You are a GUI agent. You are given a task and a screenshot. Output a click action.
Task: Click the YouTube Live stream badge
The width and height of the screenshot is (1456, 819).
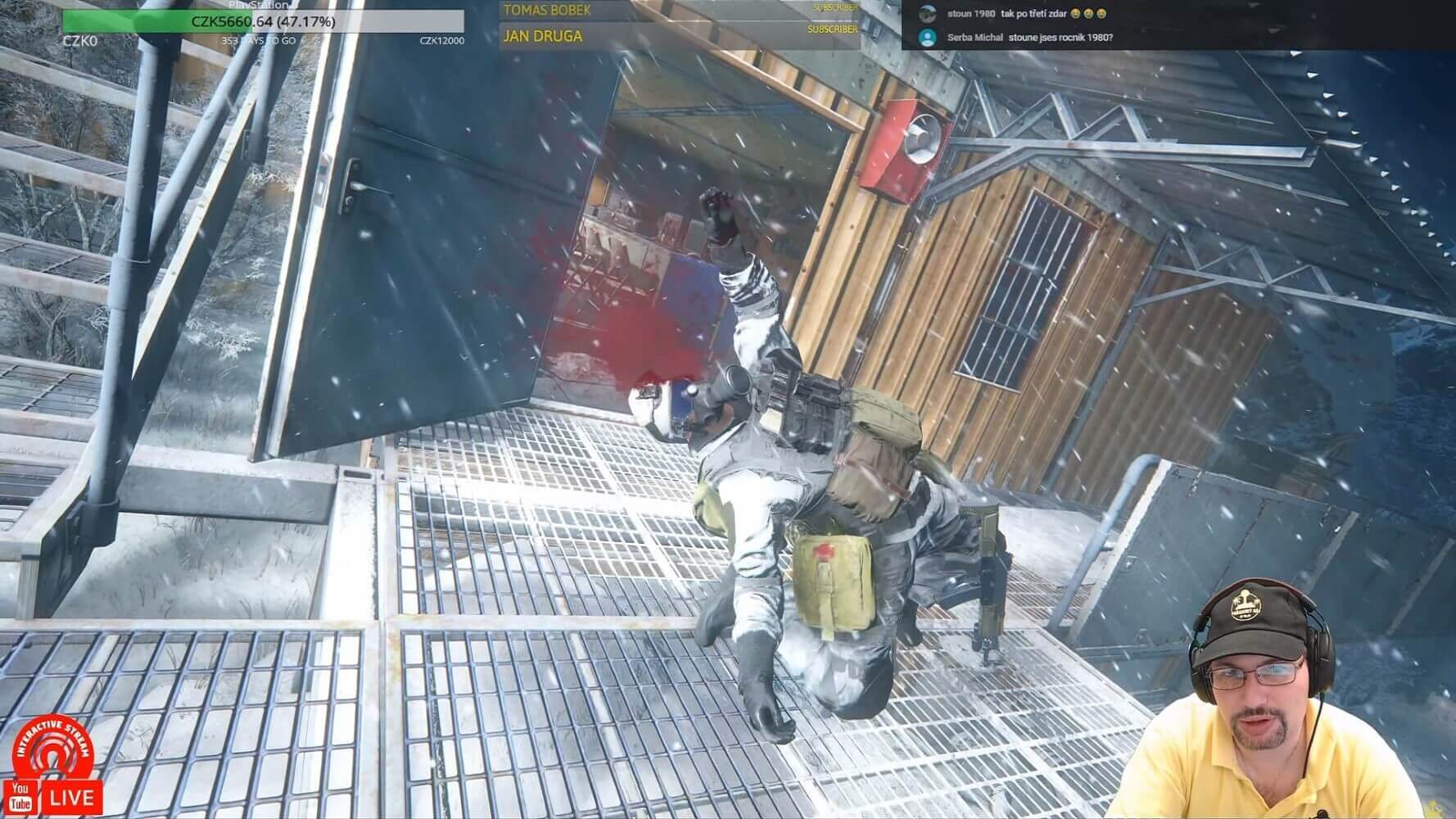pos(54,795)
